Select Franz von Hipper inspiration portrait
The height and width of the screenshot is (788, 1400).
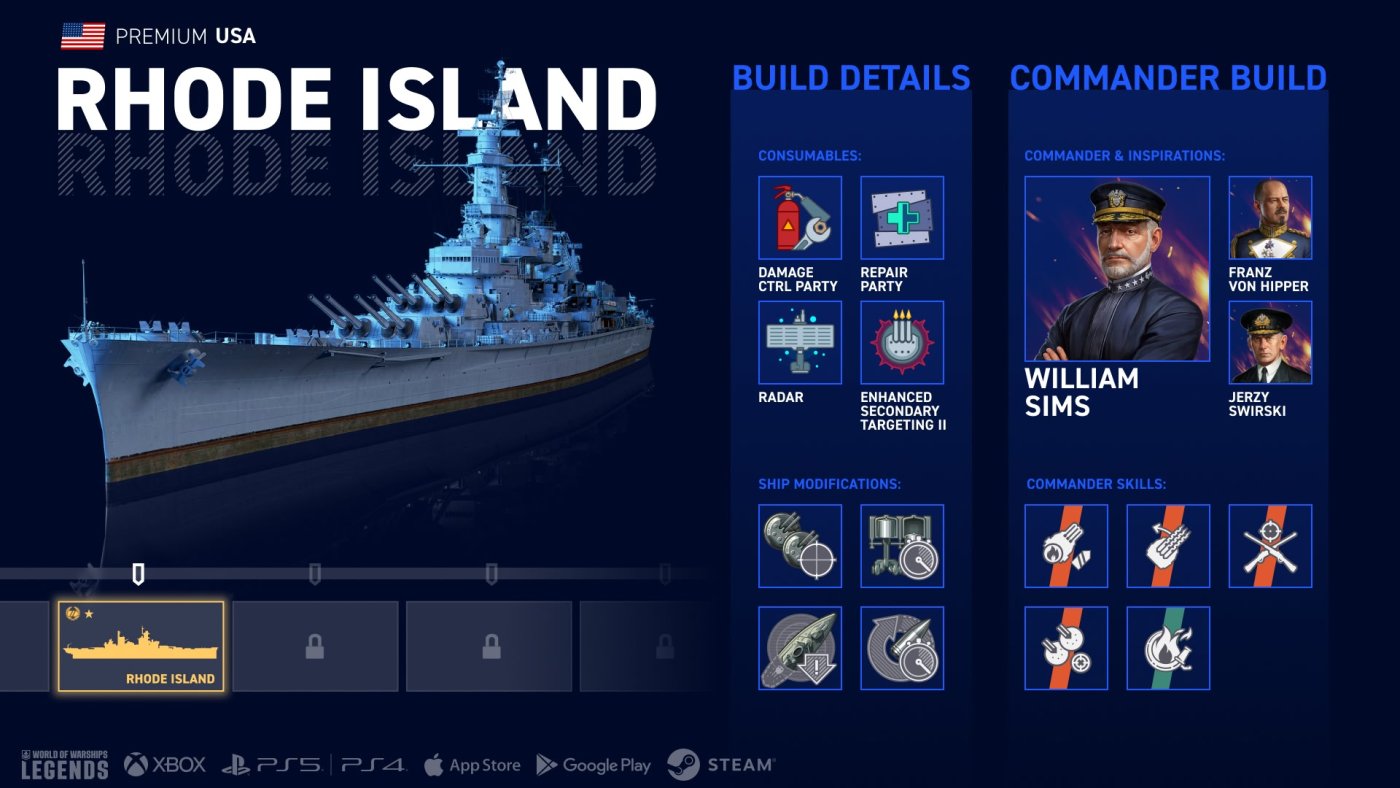[1270, 218]
